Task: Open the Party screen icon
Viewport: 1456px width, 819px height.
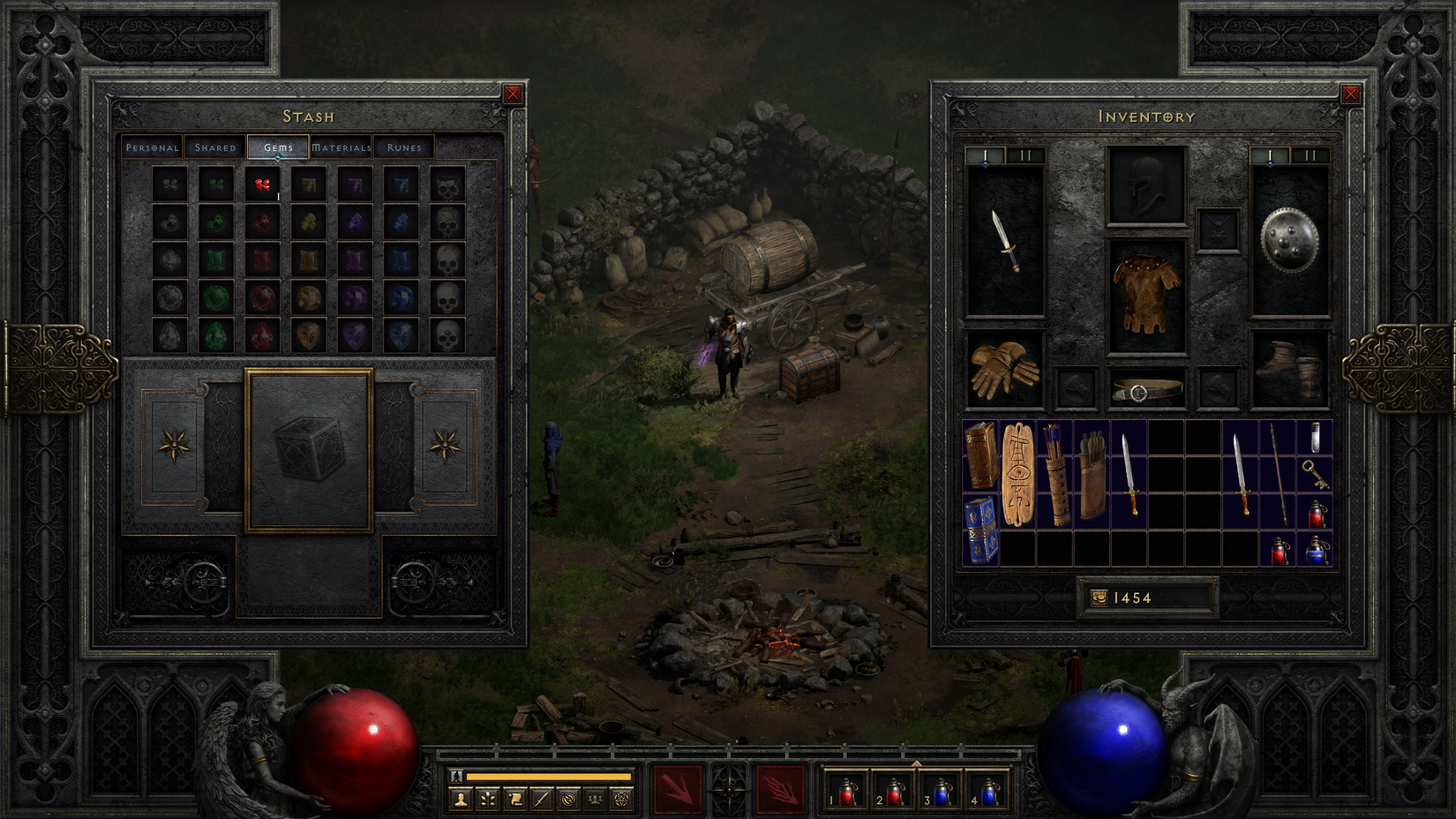Action: [x=596, y=799]
